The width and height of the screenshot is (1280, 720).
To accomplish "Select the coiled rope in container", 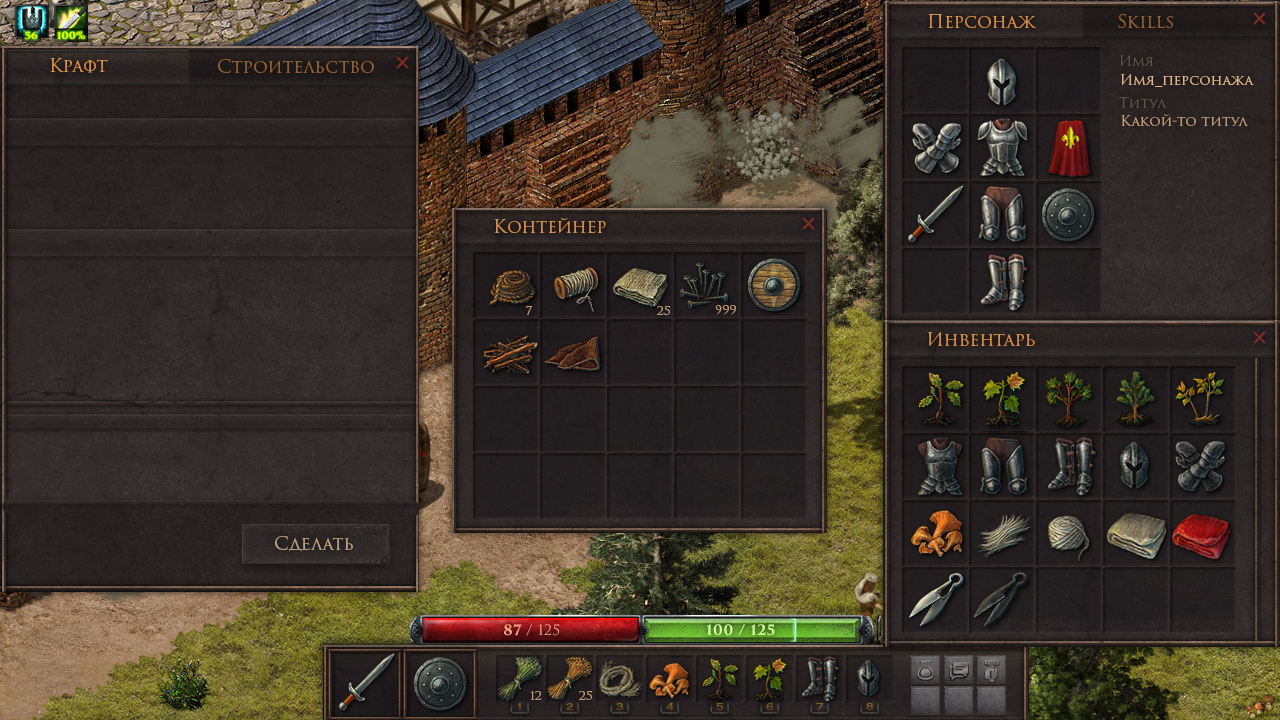I will (x=508, y=286).
